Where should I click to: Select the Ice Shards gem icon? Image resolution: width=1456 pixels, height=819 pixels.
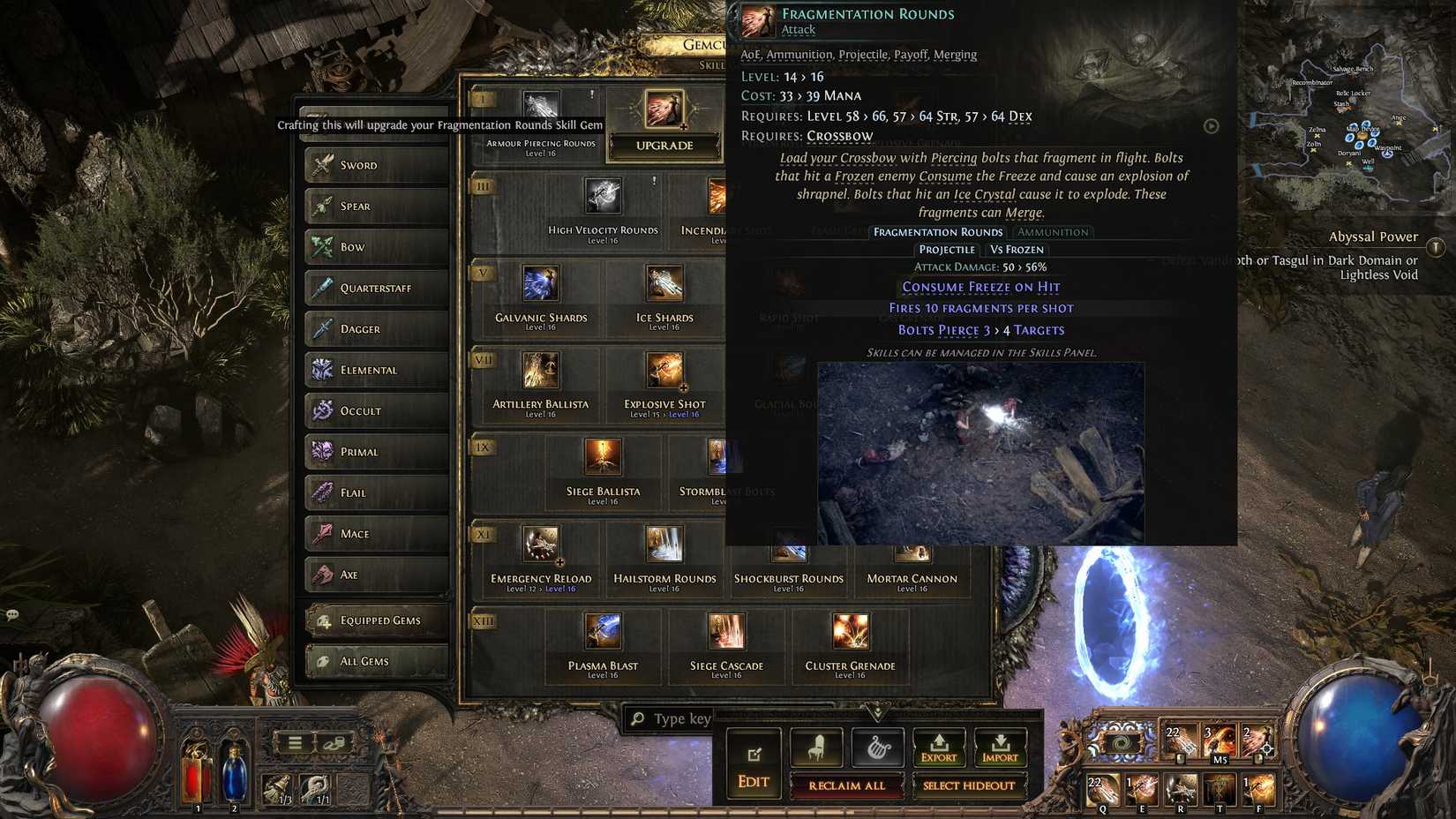click(x=664, y=284)
